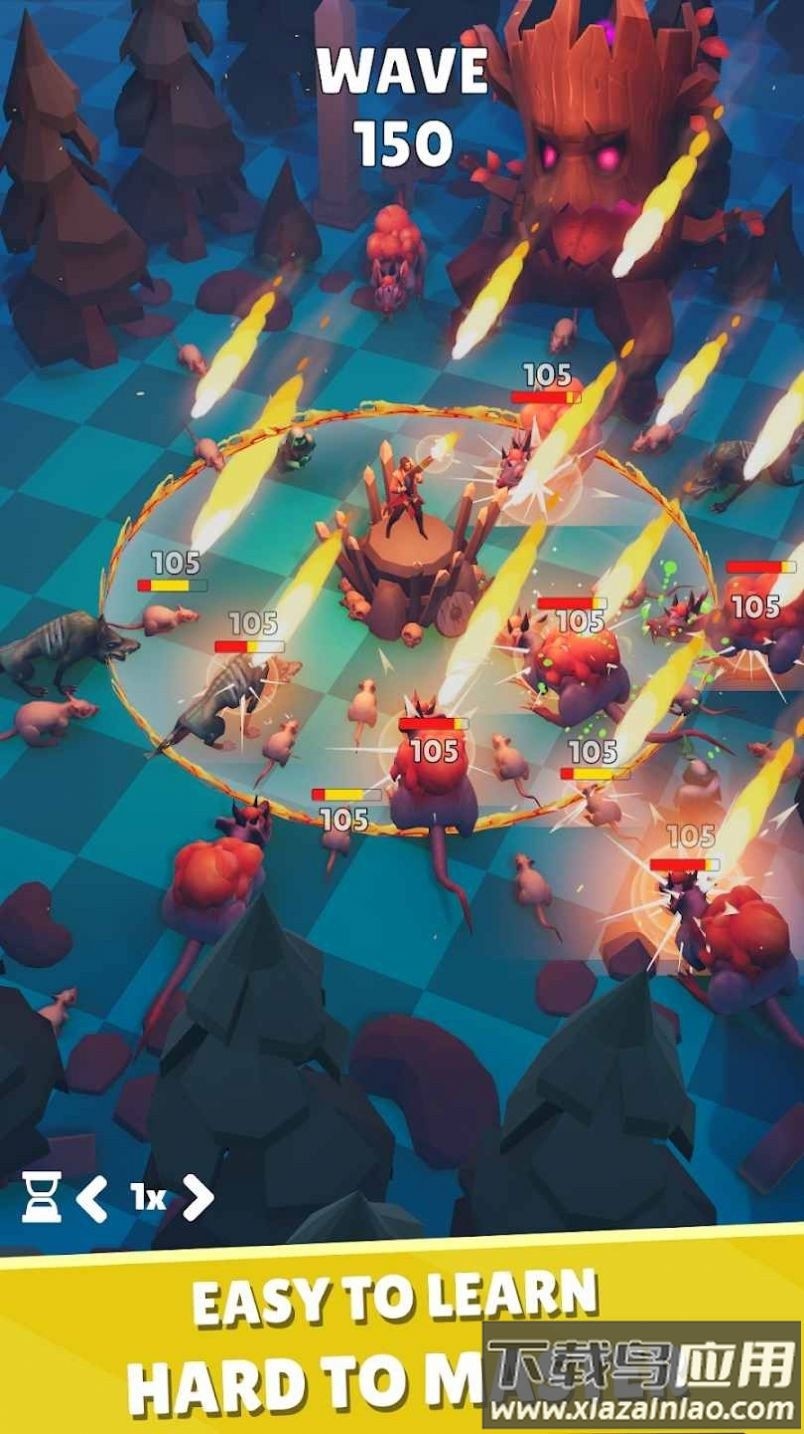Screen dimensions: 804x1434
Task: Decrease game speed with the left arrow
Action: pos(92,1198)
